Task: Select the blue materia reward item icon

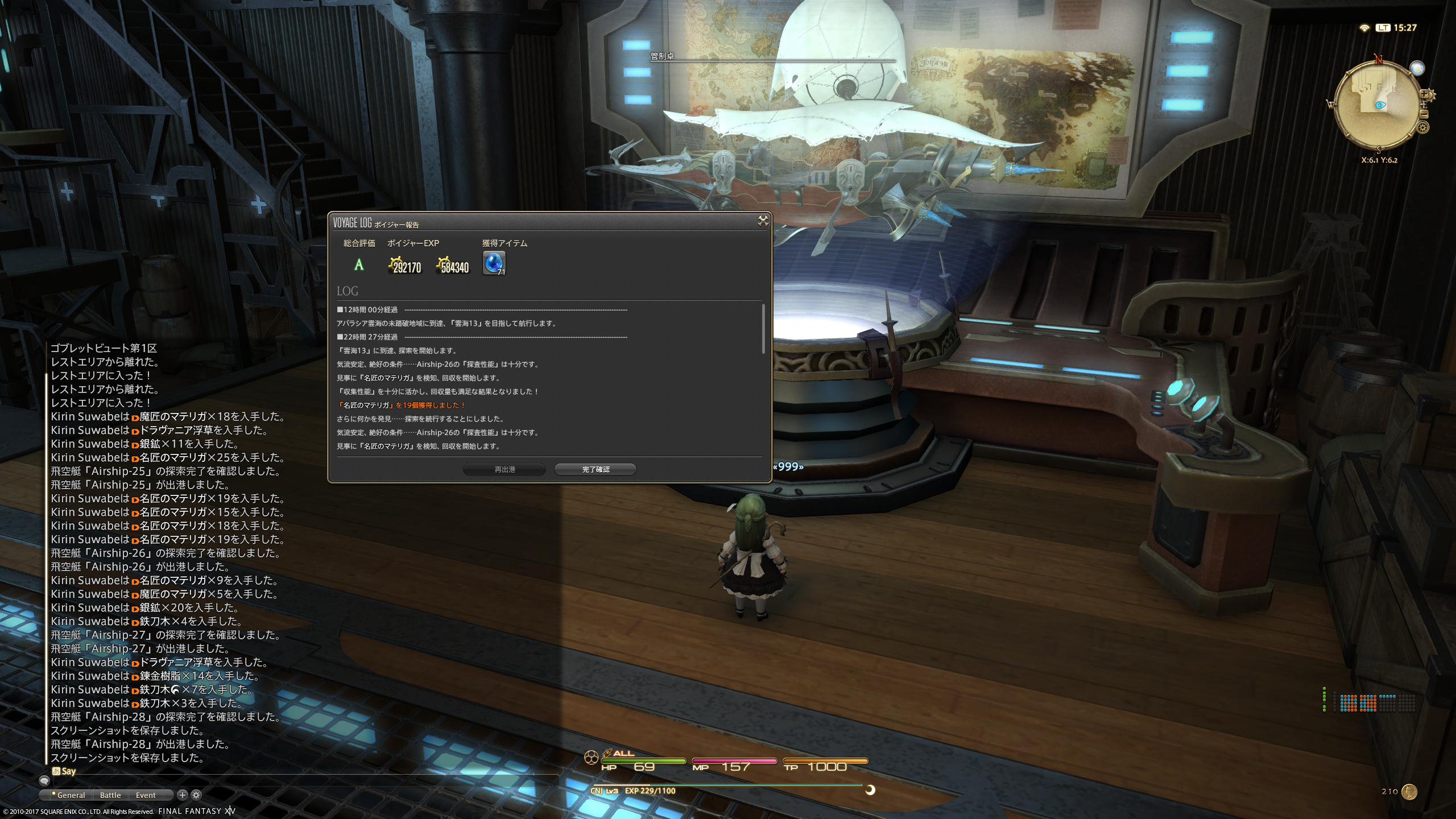Action: [493, 263]
